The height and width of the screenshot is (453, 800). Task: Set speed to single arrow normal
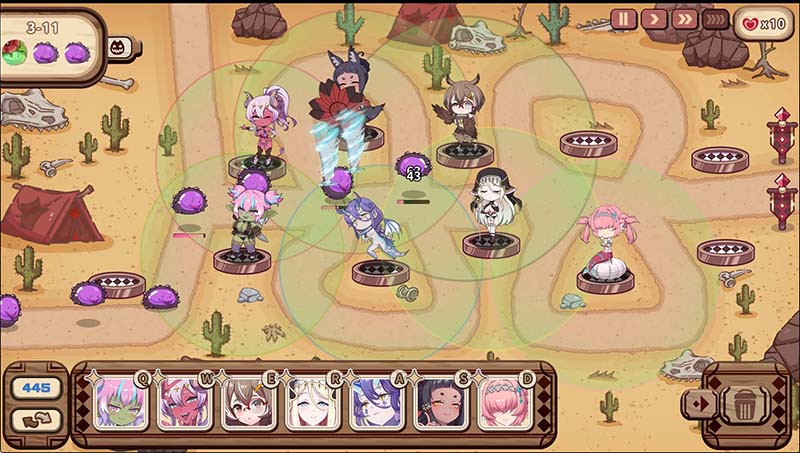point(654,19)
